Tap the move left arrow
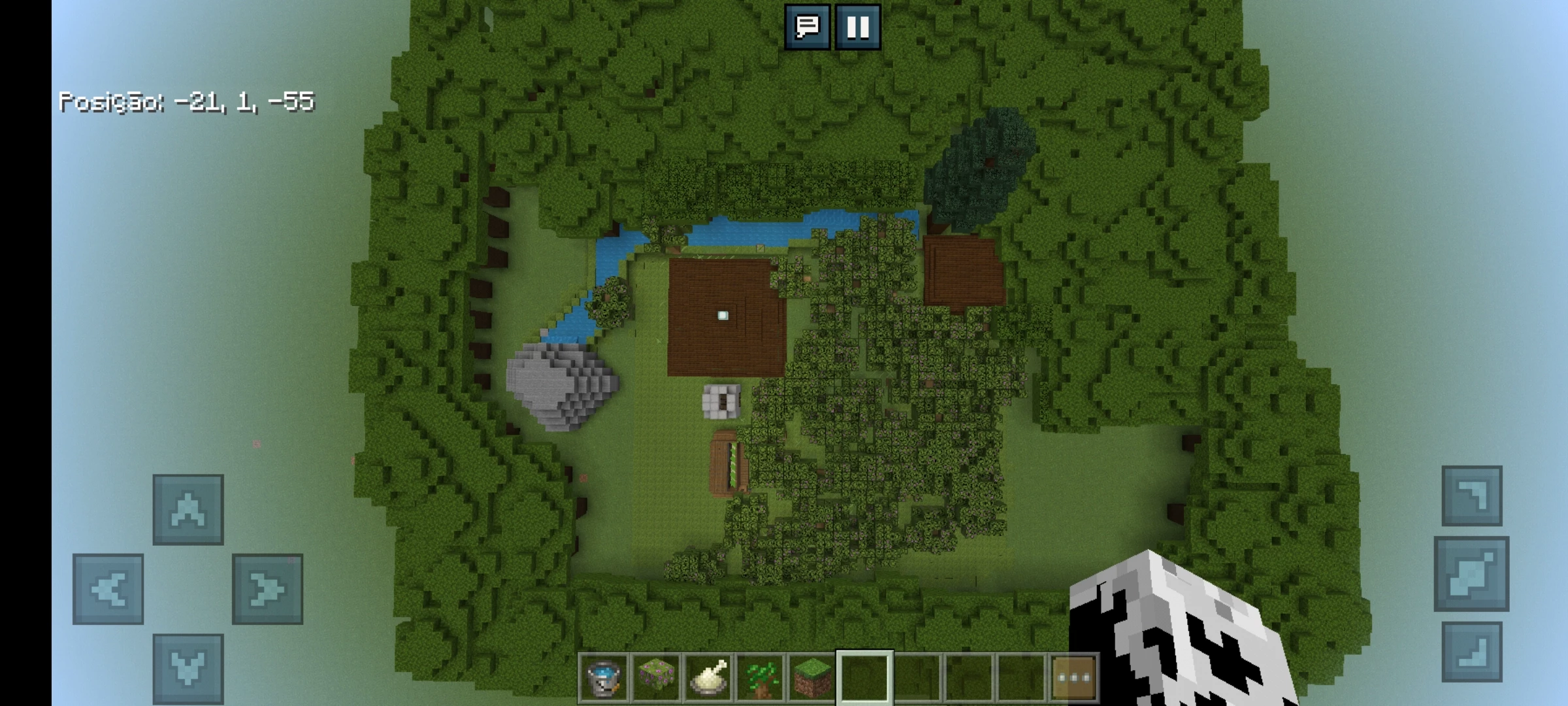Image resolution: width=1568 pixels, height=706 pixels. tap(108, 589)
